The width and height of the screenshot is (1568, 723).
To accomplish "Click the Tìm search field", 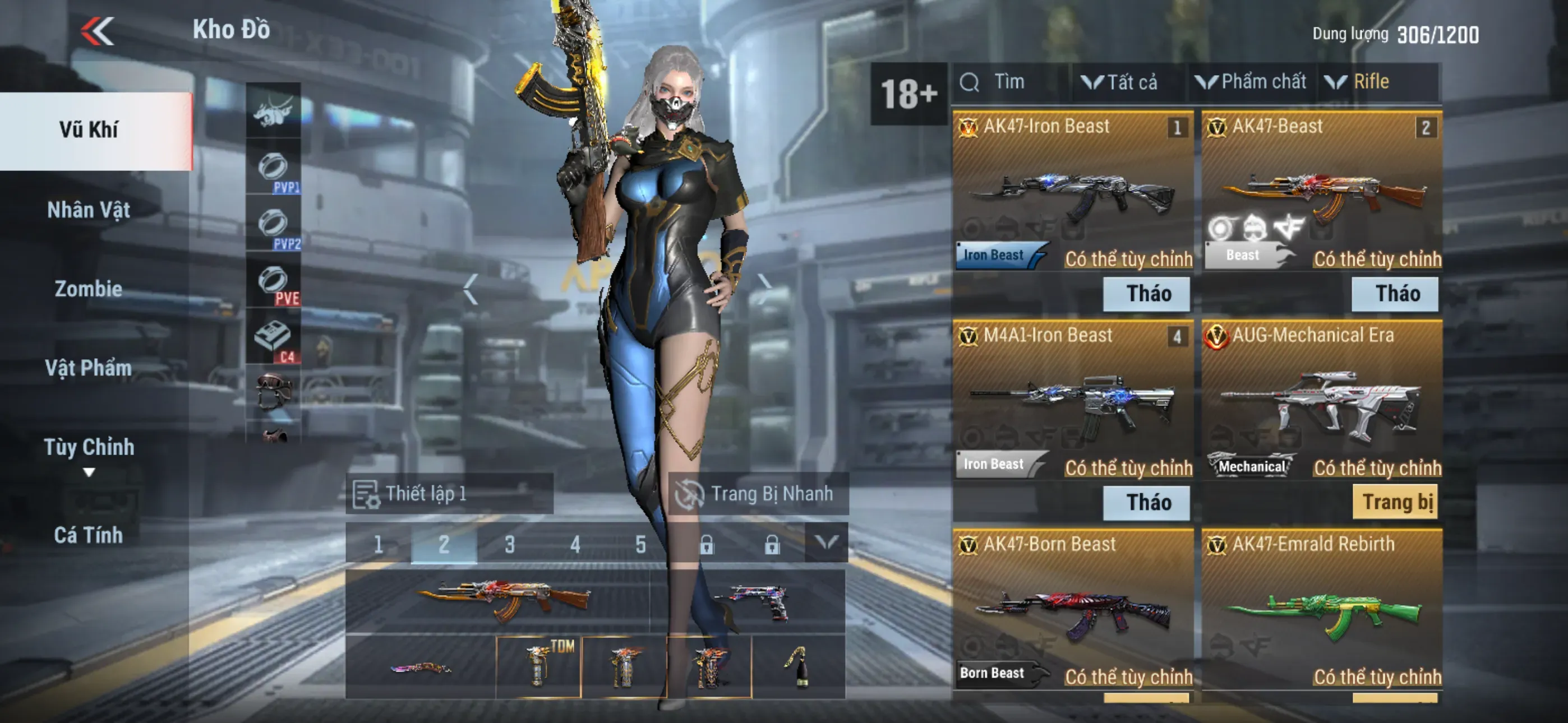I will pos(1011,82).
